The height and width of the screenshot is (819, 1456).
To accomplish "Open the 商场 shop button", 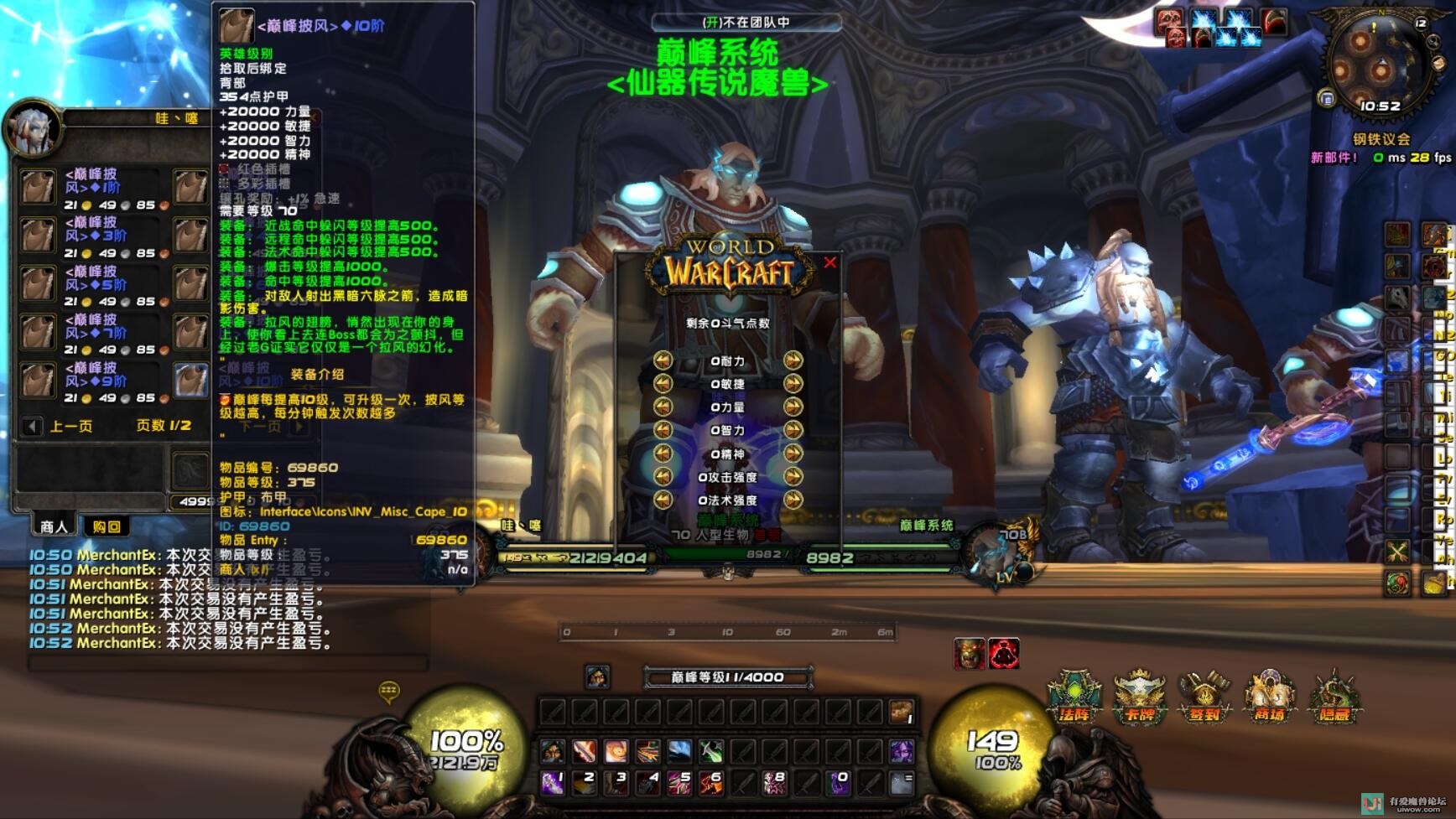I will point(1269,697).
